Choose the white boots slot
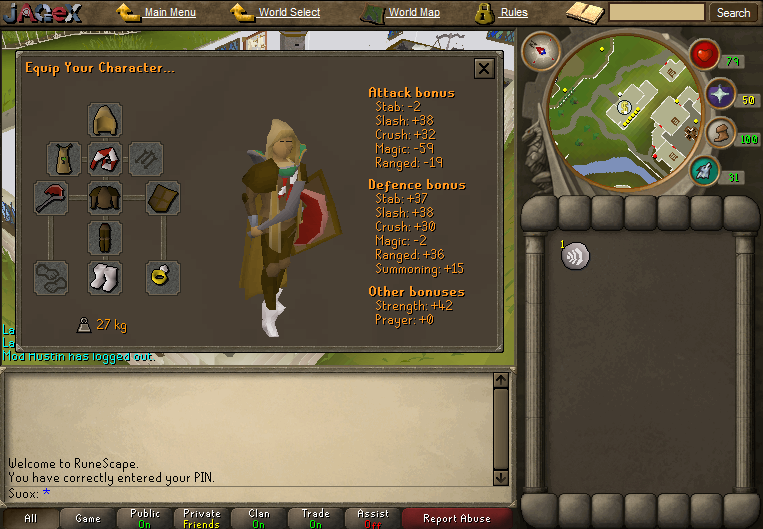This screenshot has width=763, height=529. pos(105,277)
